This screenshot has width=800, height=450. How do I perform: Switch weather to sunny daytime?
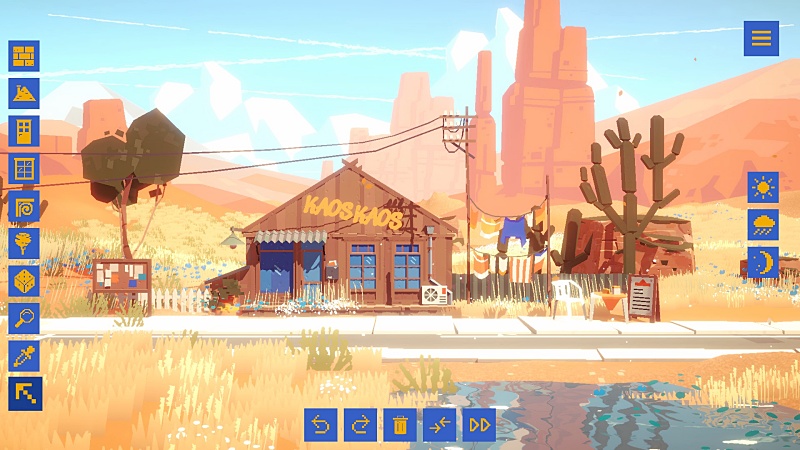click(x=763, y=187)
